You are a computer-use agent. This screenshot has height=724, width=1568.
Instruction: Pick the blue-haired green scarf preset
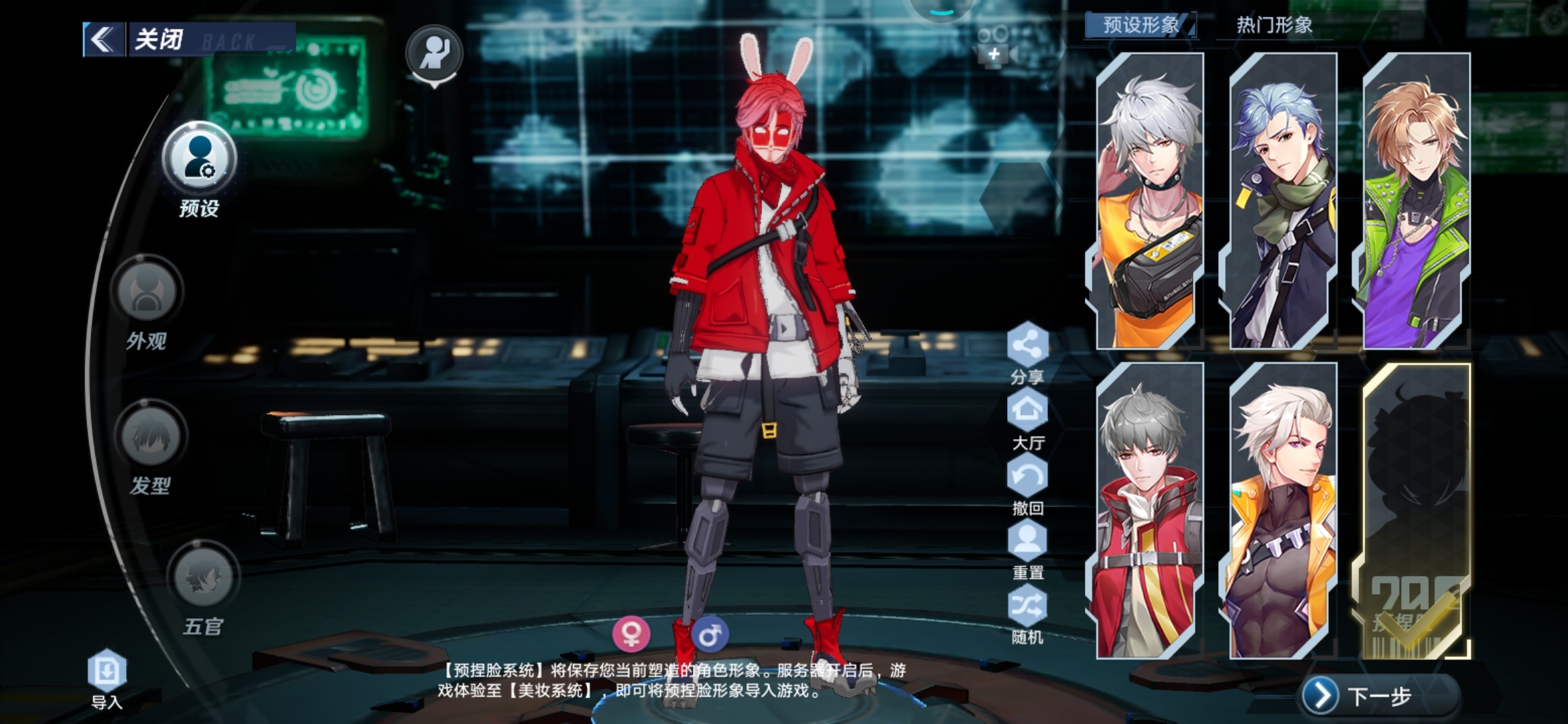point(1283,201)
